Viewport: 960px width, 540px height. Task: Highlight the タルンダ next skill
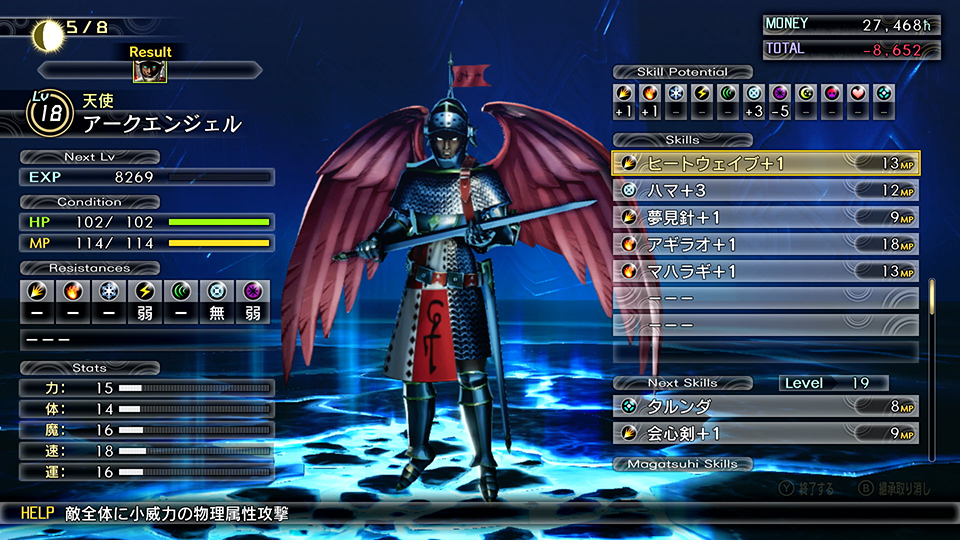[765, 407]
